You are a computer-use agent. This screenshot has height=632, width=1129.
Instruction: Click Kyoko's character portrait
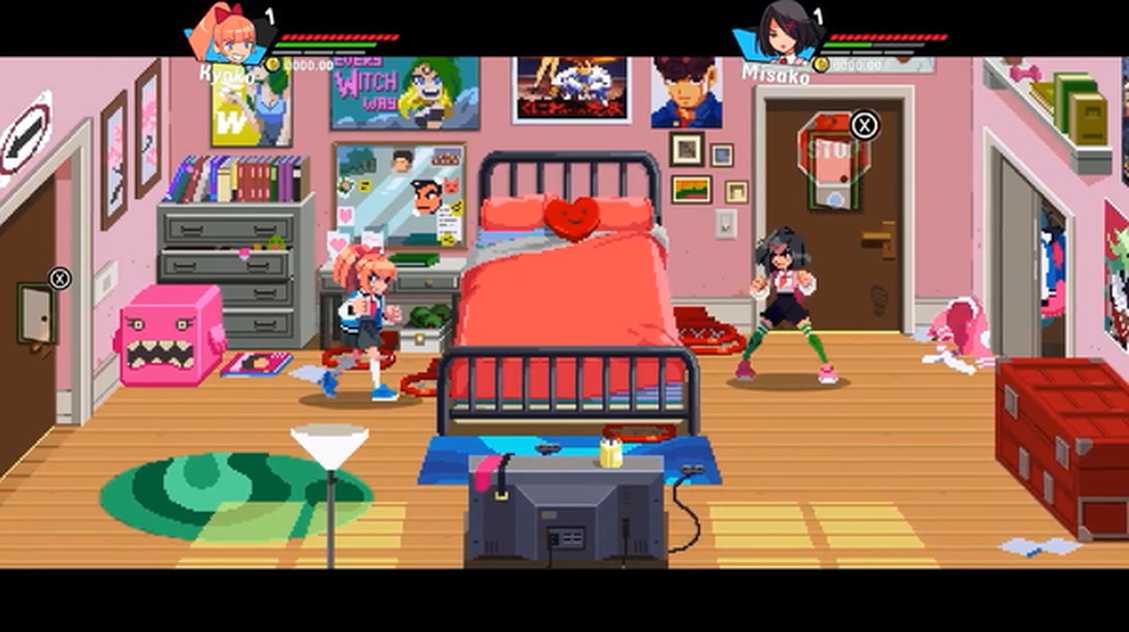point(228,35)
